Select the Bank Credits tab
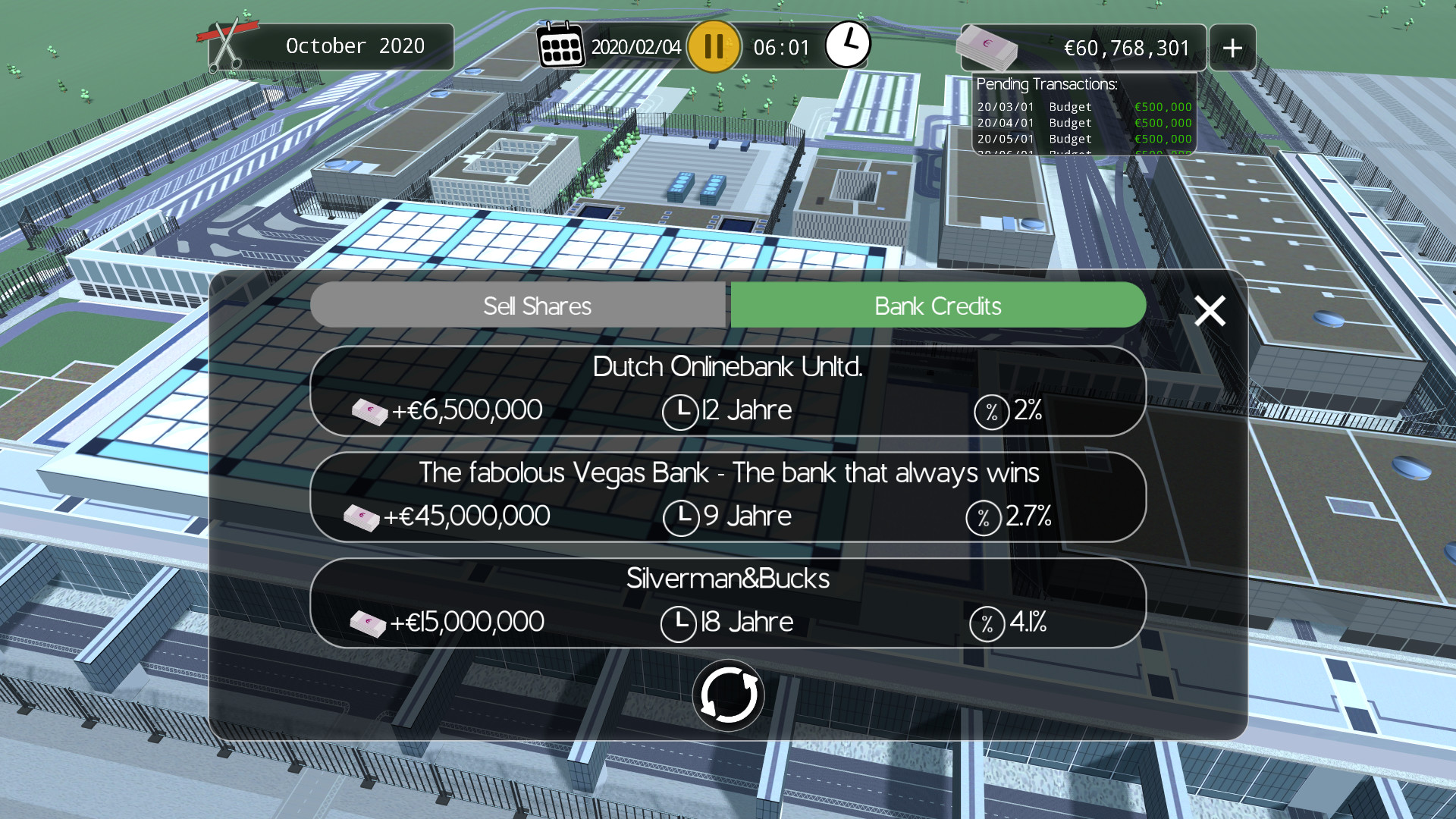Screen dimensions: 1456x819 937,306
